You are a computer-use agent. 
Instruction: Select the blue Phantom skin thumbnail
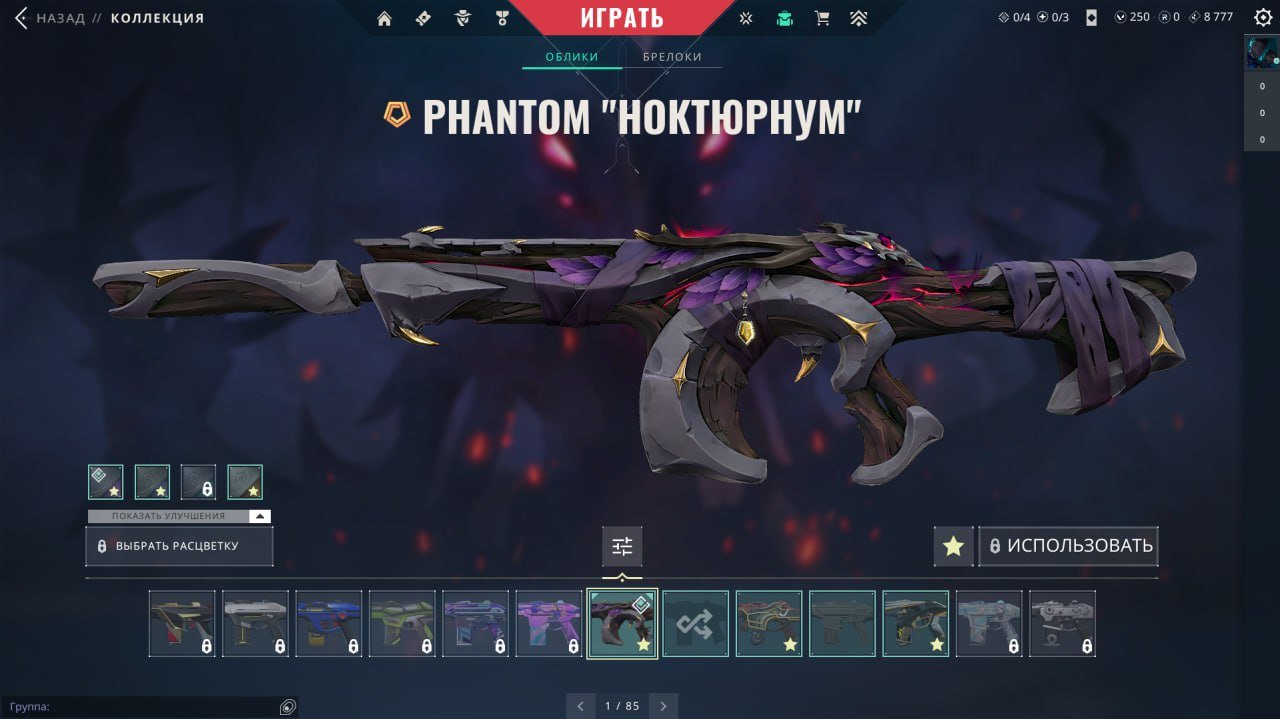point(329,623)
